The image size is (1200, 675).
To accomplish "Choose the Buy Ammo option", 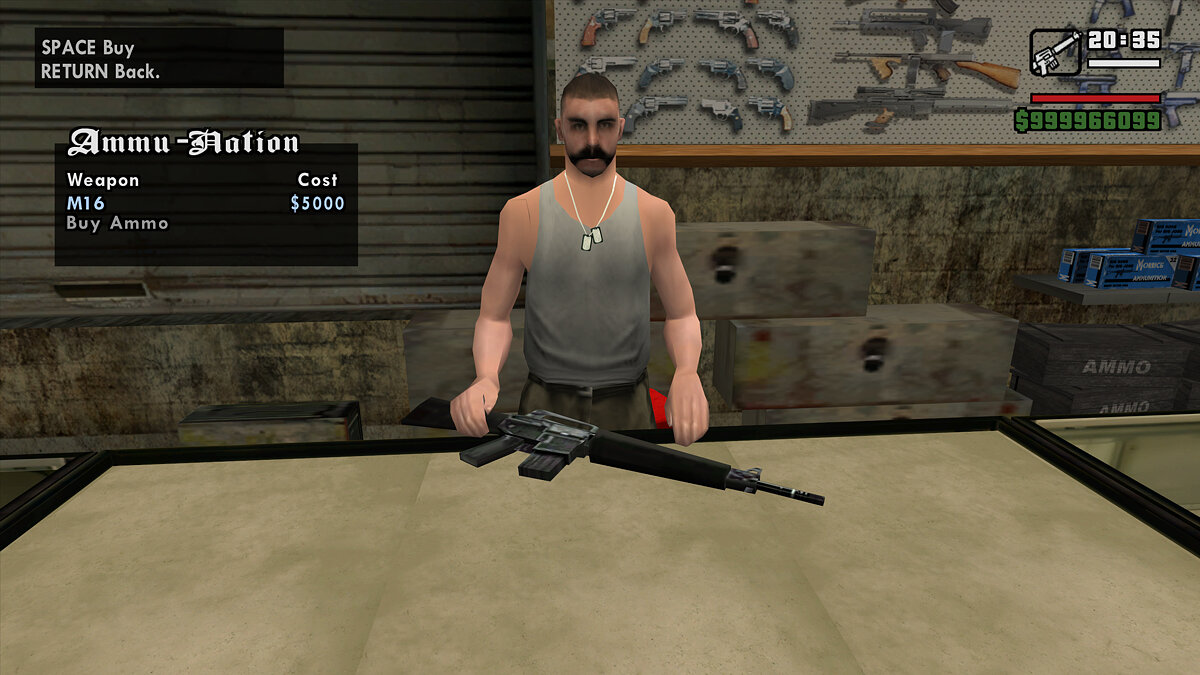I will [117, 223].
